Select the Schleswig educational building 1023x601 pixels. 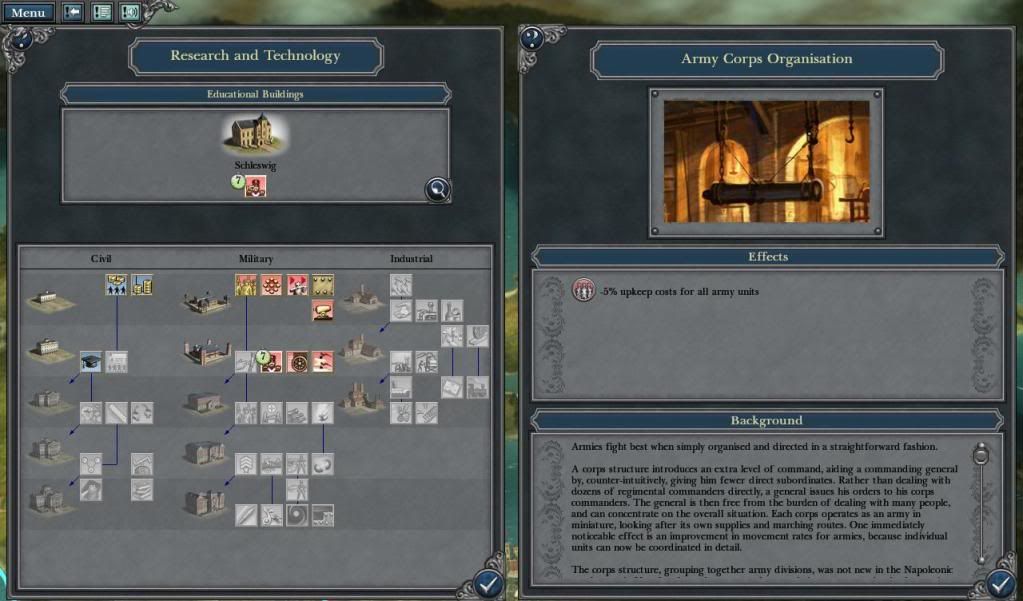[x=255, y=135]
